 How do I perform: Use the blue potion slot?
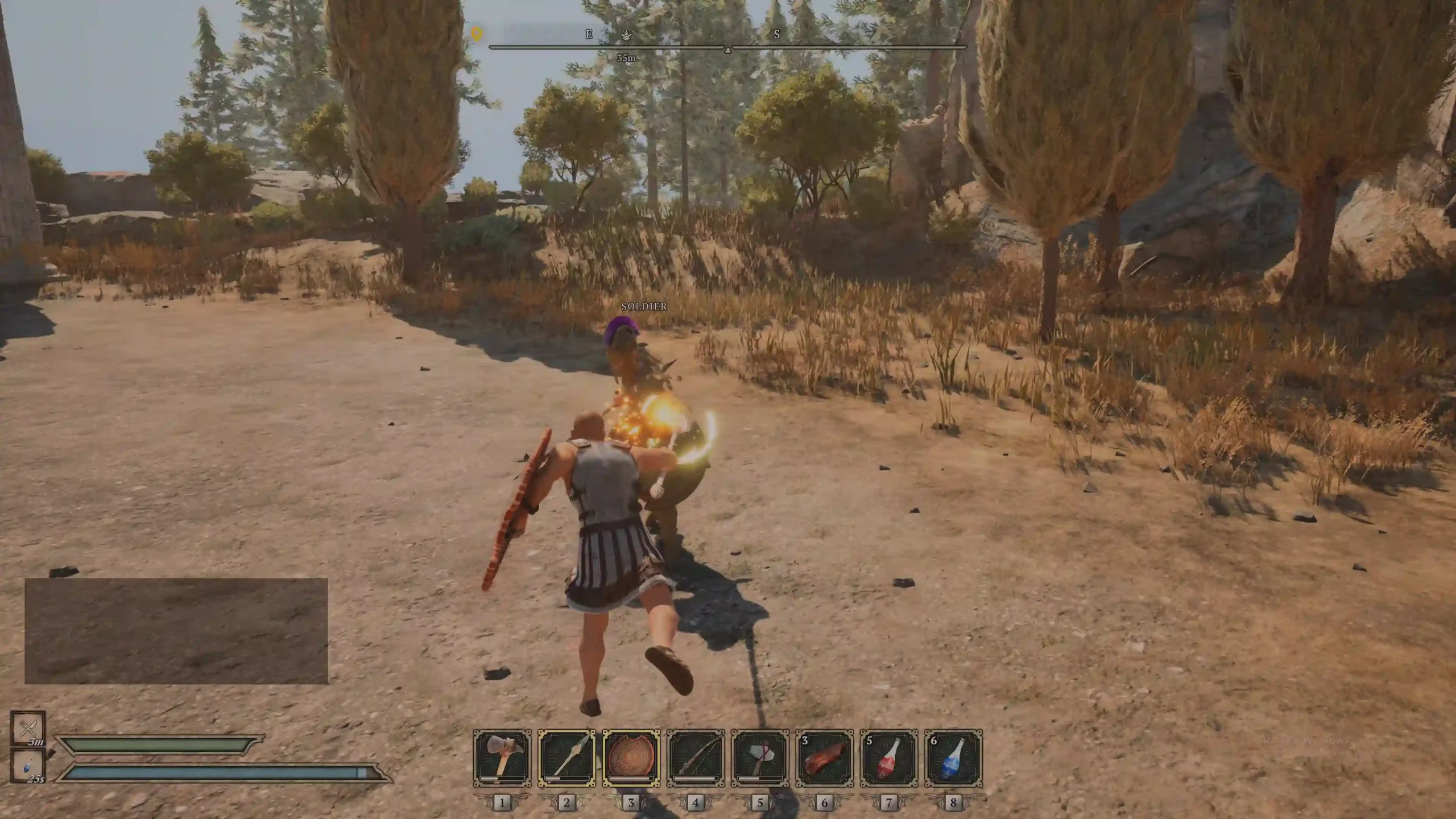953,758
